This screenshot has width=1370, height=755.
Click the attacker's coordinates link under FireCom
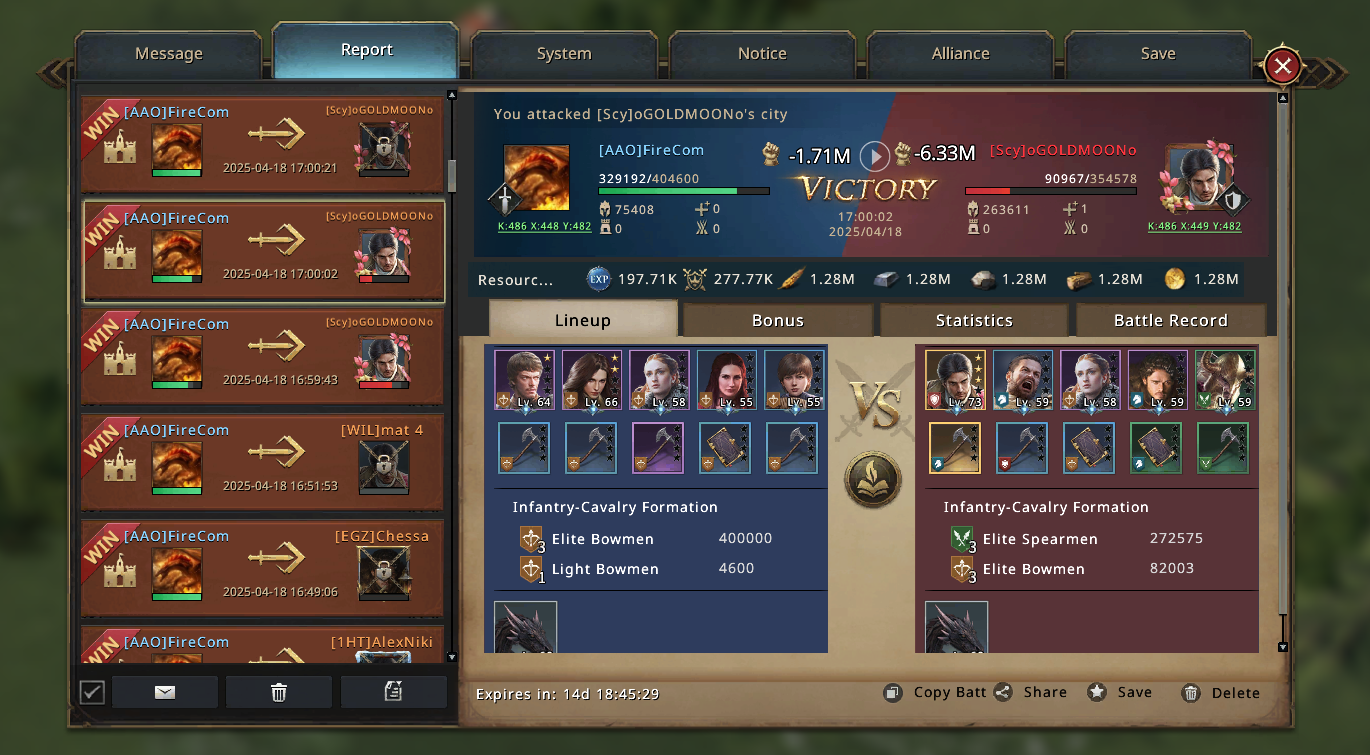[544, 227]
